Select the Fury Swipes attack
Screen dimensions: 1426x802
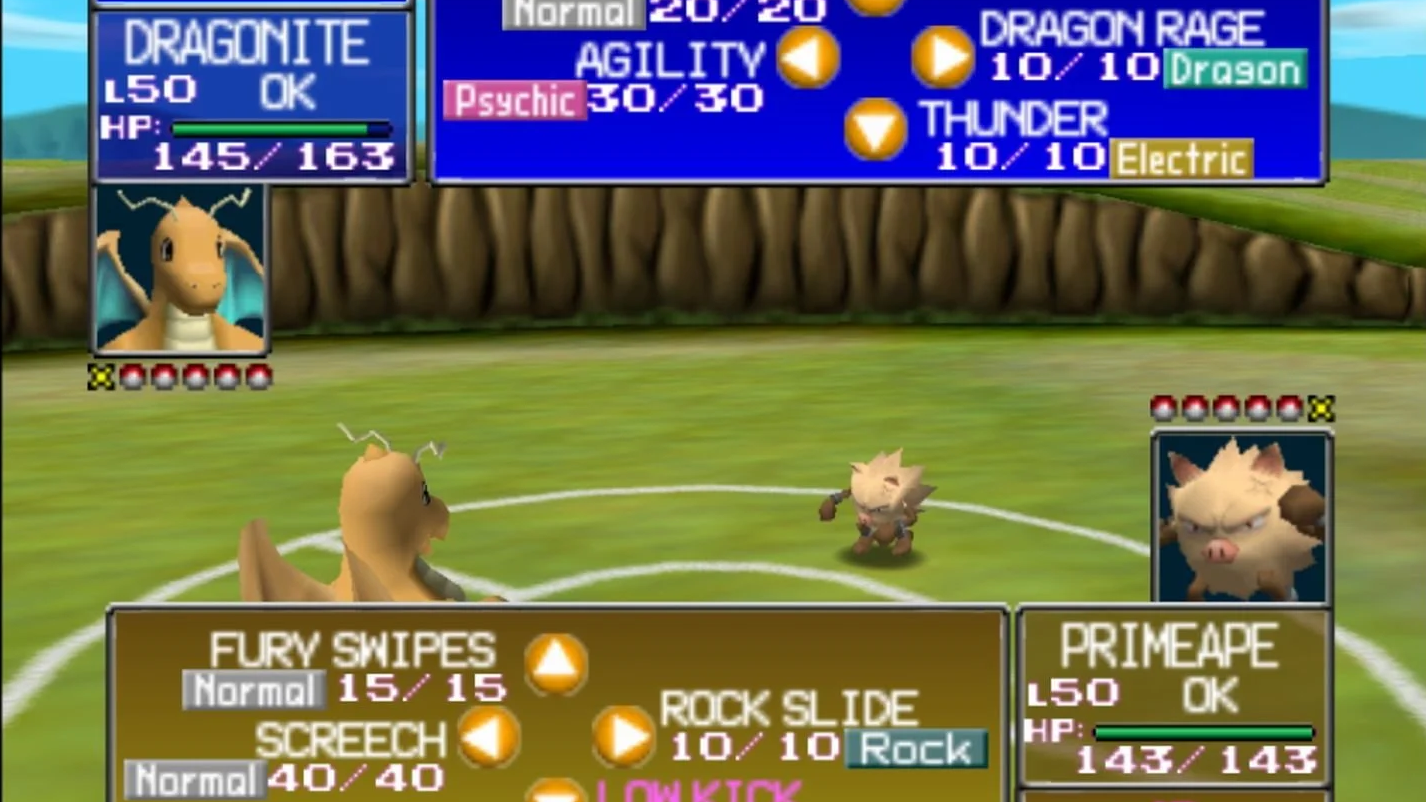pos(353,650)
